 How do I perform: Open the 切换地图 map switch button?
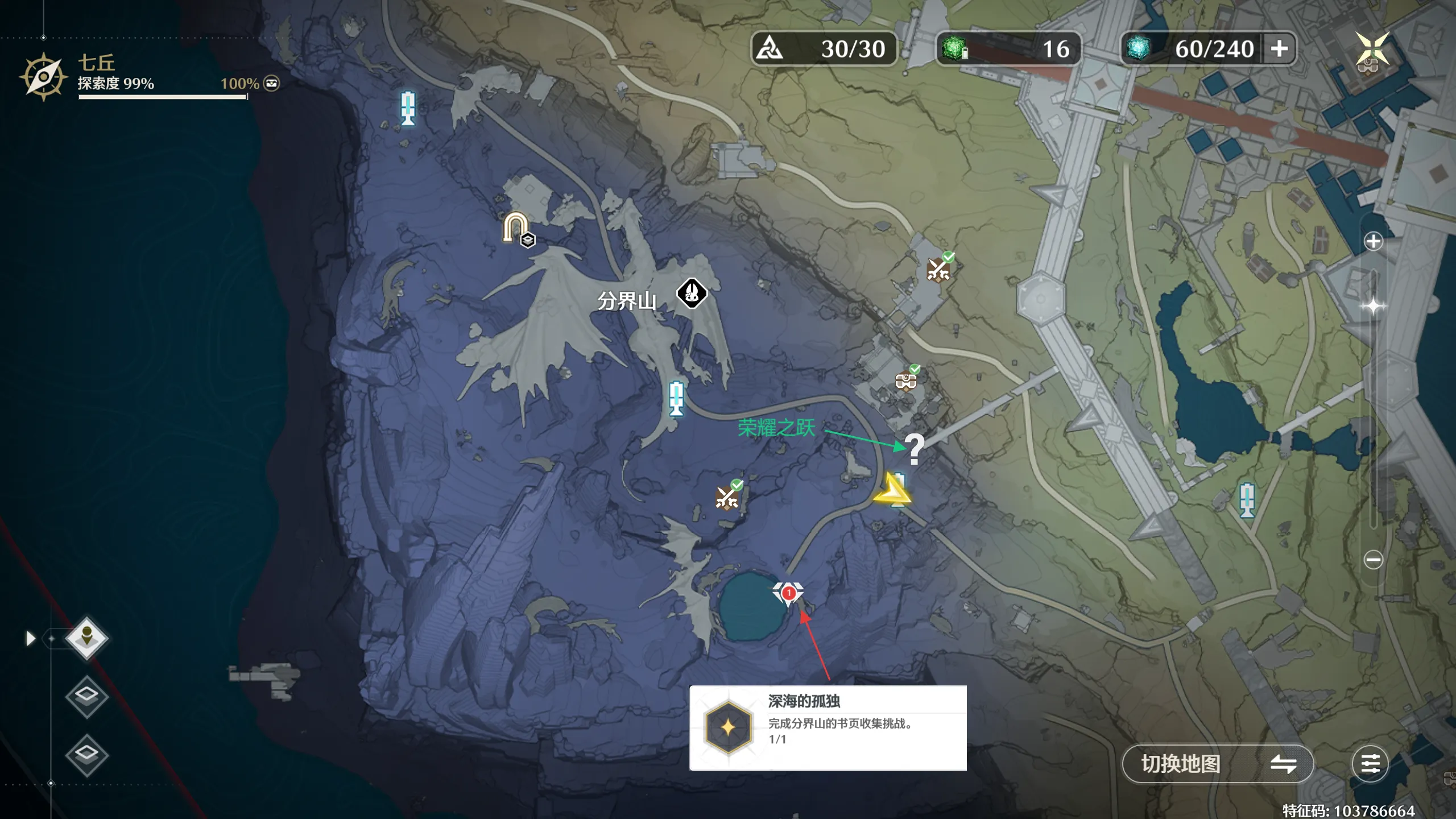tap(1217, 764)
